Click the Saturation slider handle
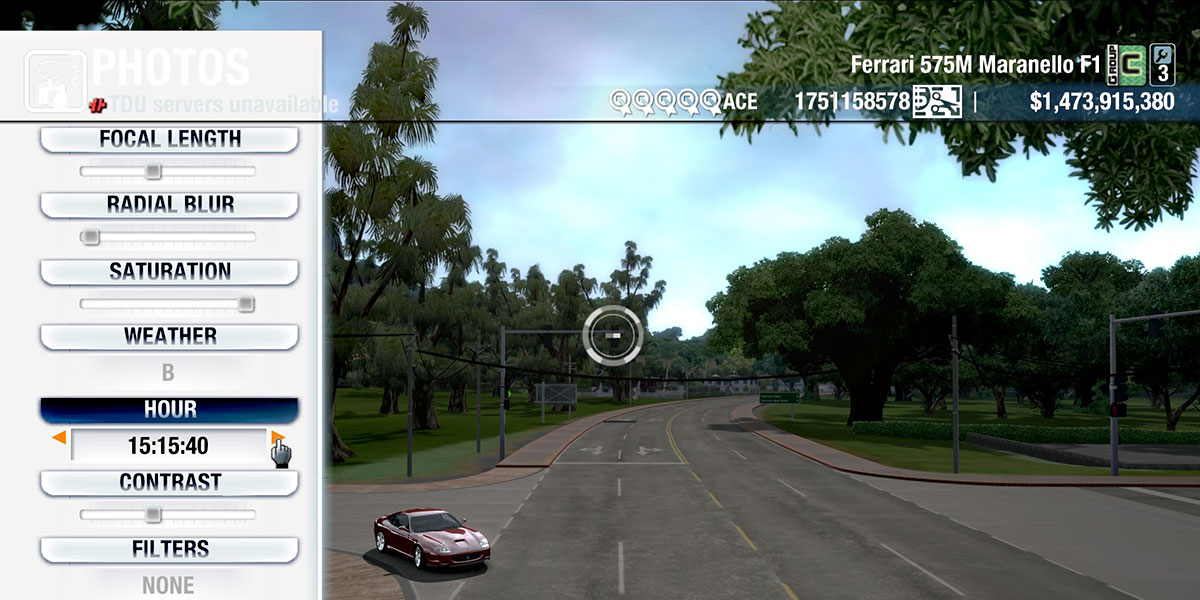Image resolution: width=1200 pixels, height=600 pixels. (x=246, y=304)
